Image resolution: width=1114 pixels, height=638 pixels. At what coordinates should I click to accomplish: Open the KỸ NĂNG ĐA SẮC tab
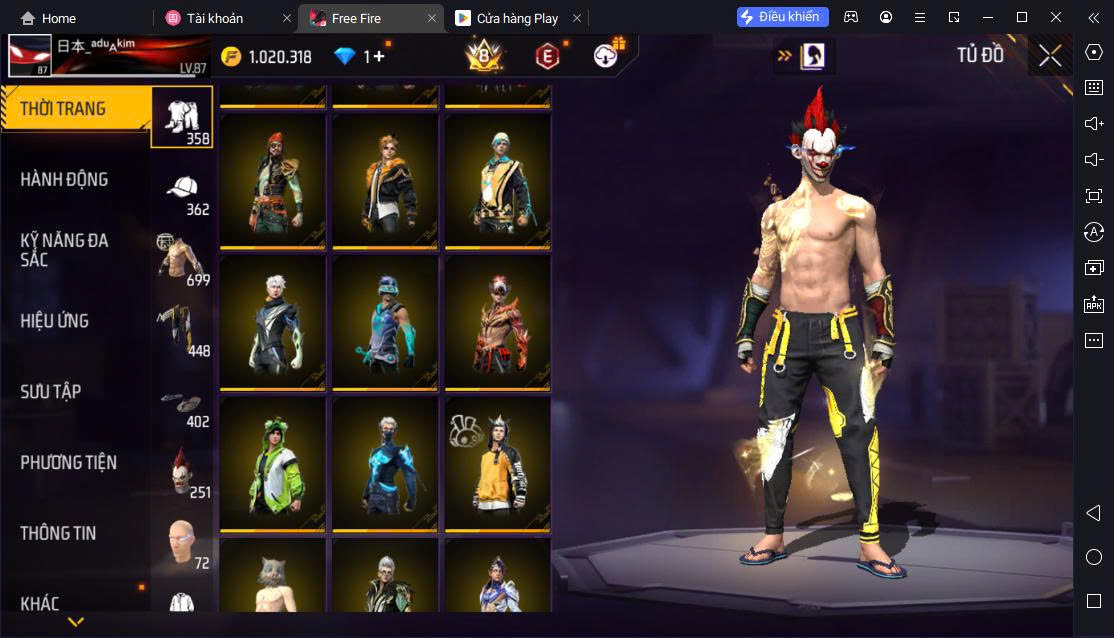pos(65,250)
